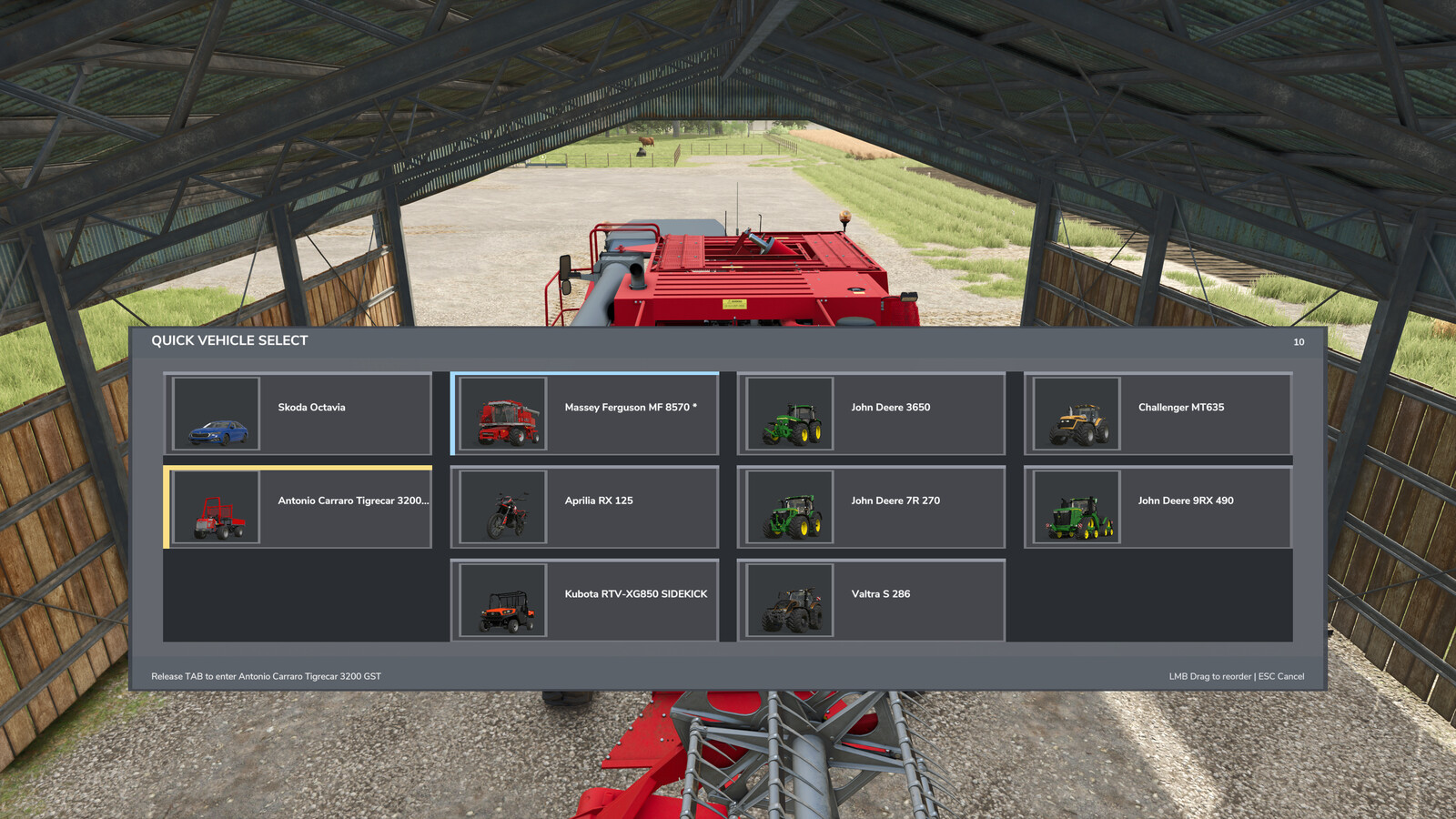Screen dimensions: 1456x819
Task: Click the Massey Ferguson MF 8570 entry panel
Action: [x=587, y=414]
